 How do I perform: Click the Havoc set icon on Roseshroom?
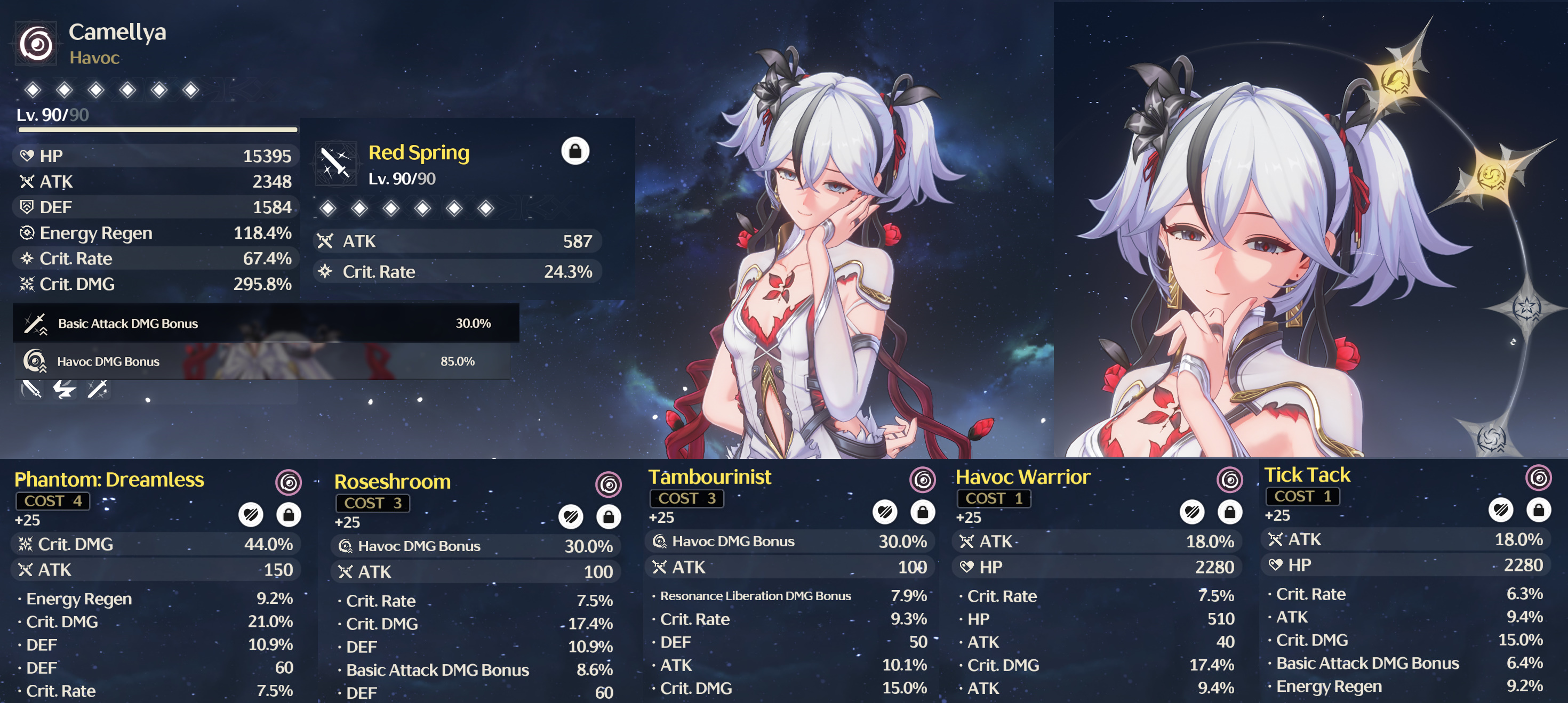608,484
